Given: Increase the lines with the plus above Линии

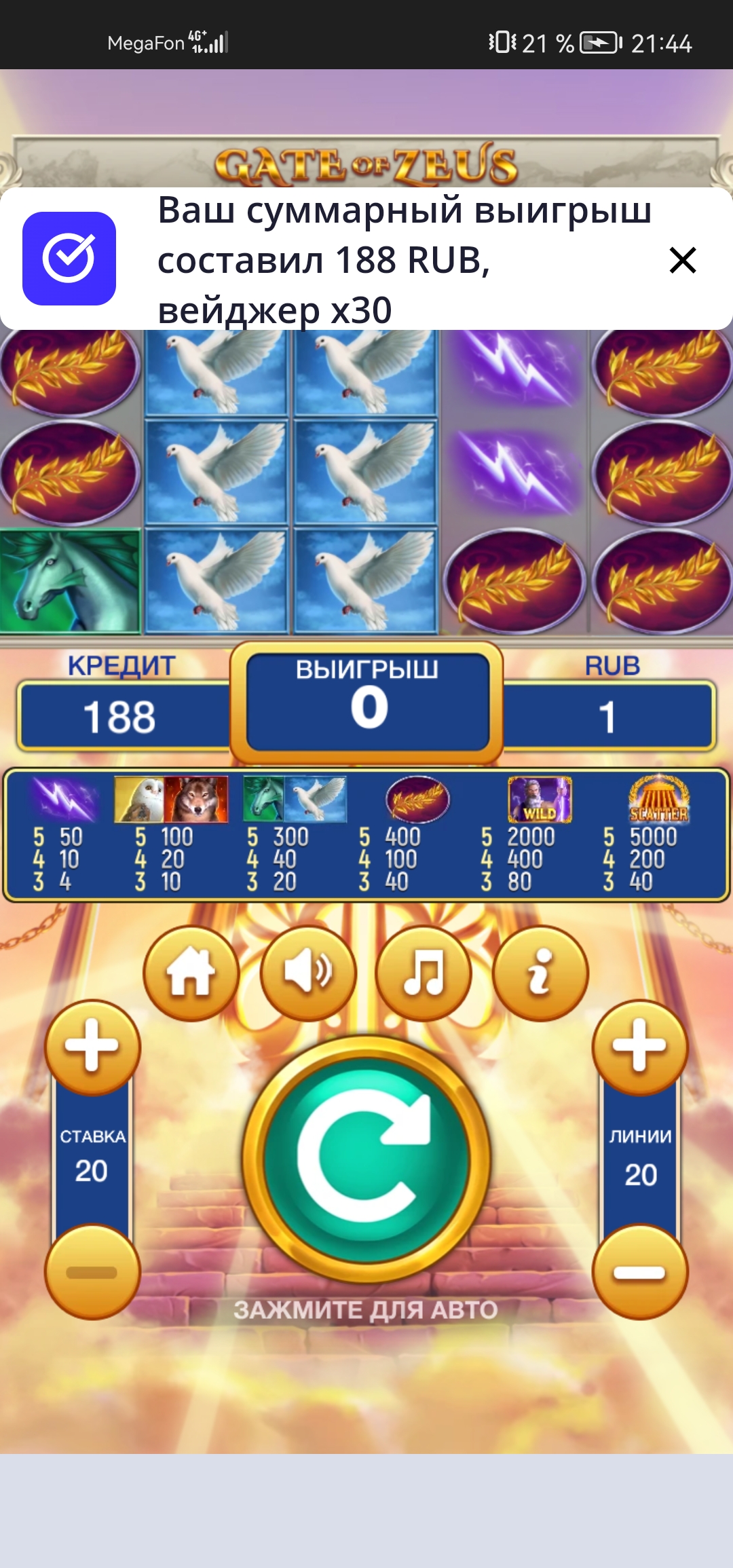Looking at the screenshot, I should coord(639,1047).
